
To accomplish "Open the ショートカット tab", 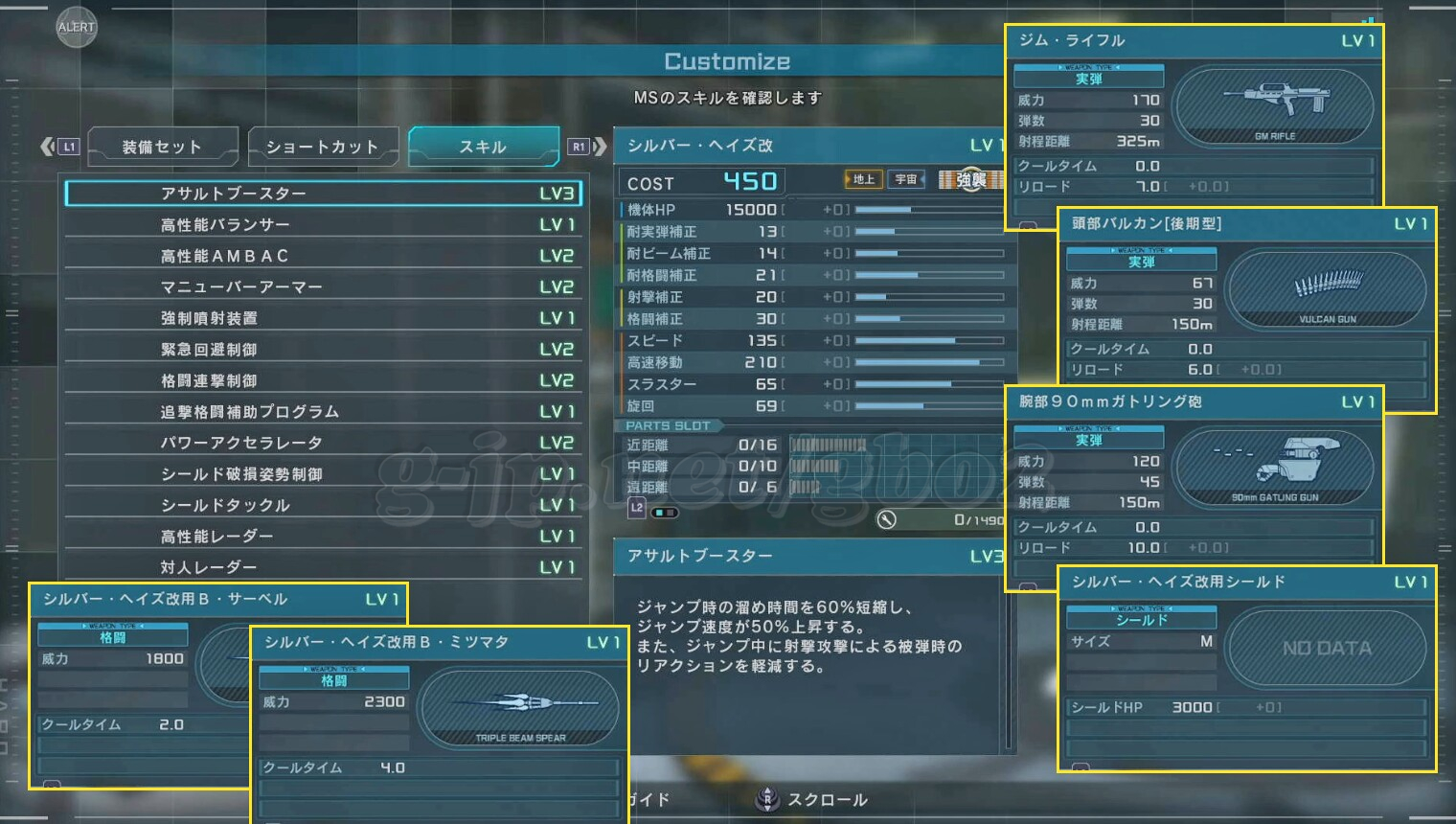I will 322,147.
